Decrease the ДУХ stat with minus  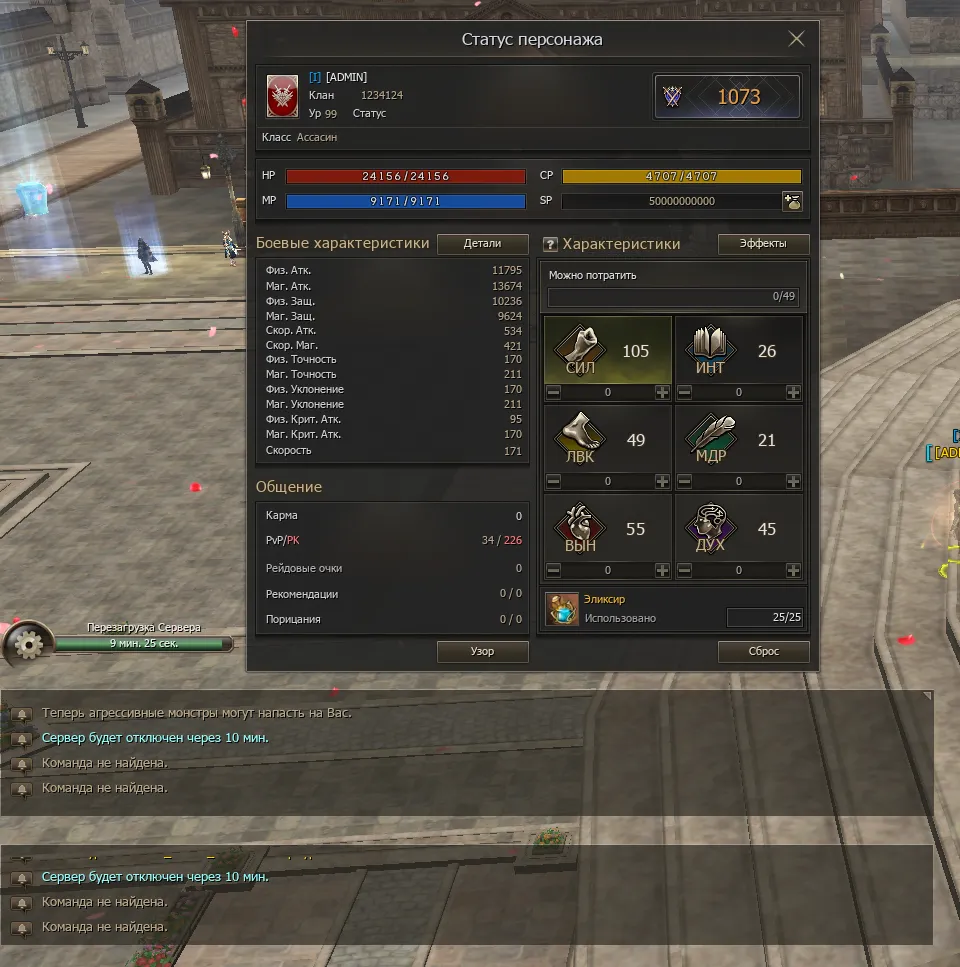pos(684,571)
